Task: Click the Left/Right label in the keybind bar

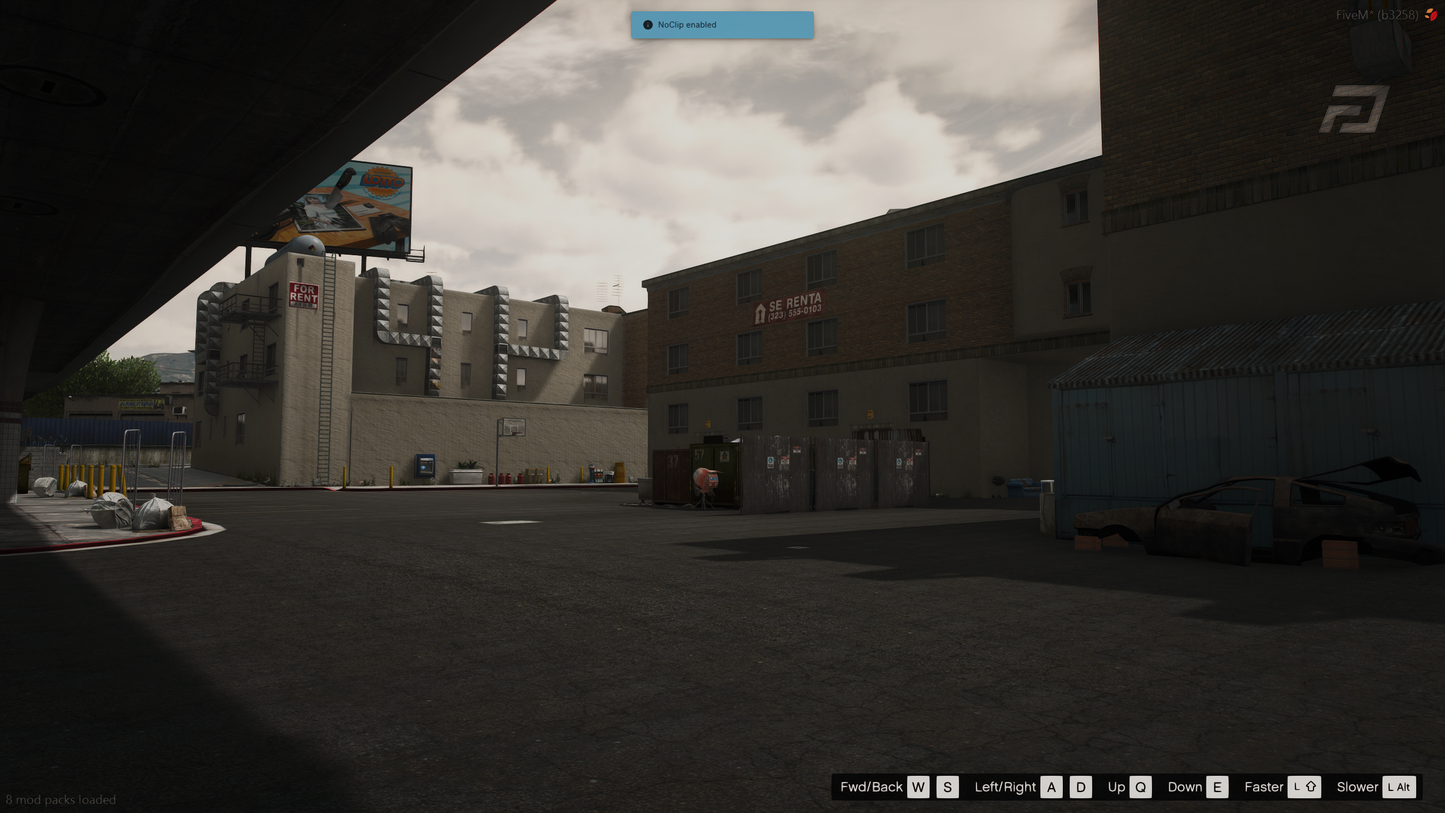Action: point(1005,787)
